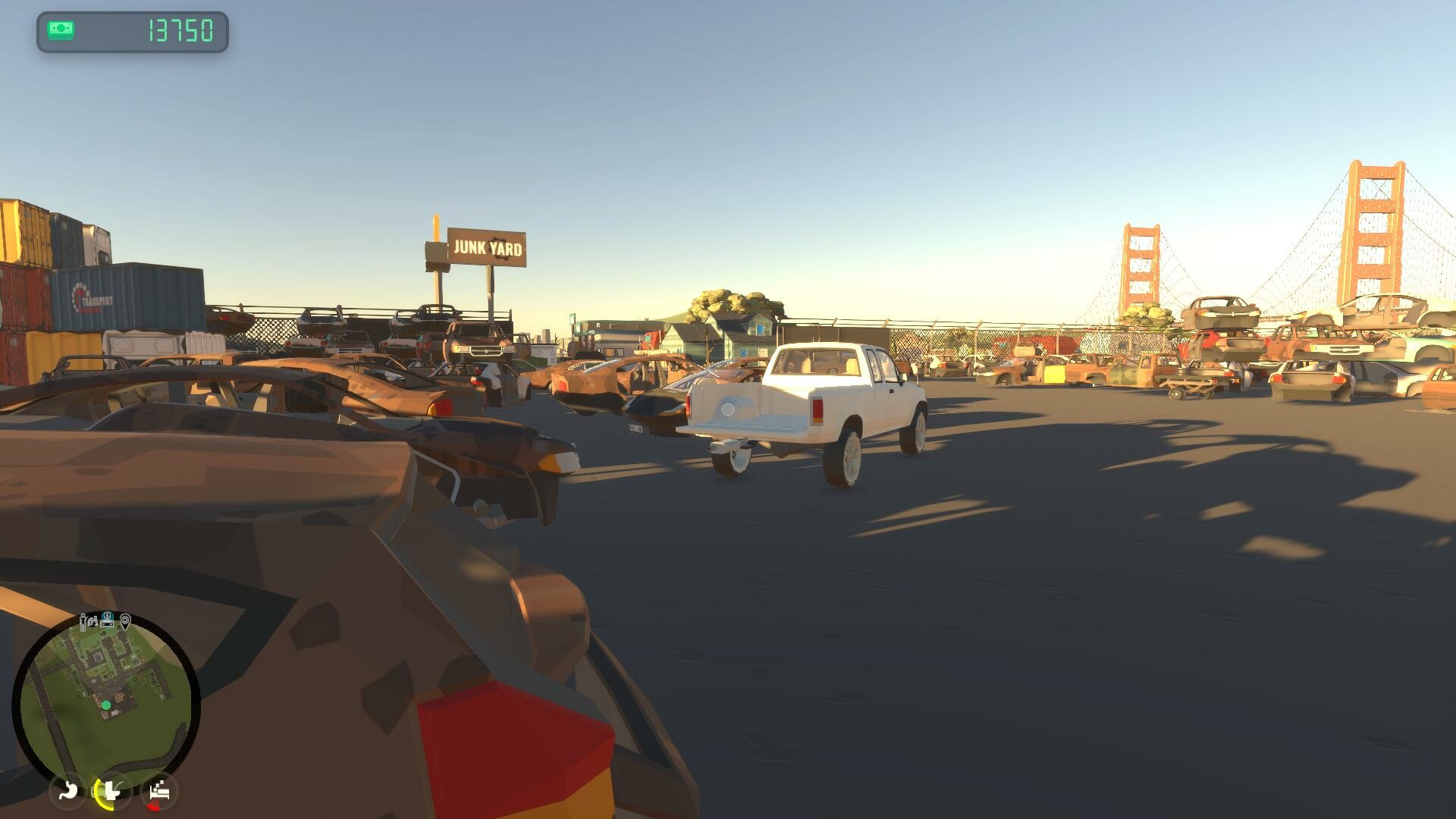
Task: Click the stomach hunger status icon
Action: tap(68, 790)
